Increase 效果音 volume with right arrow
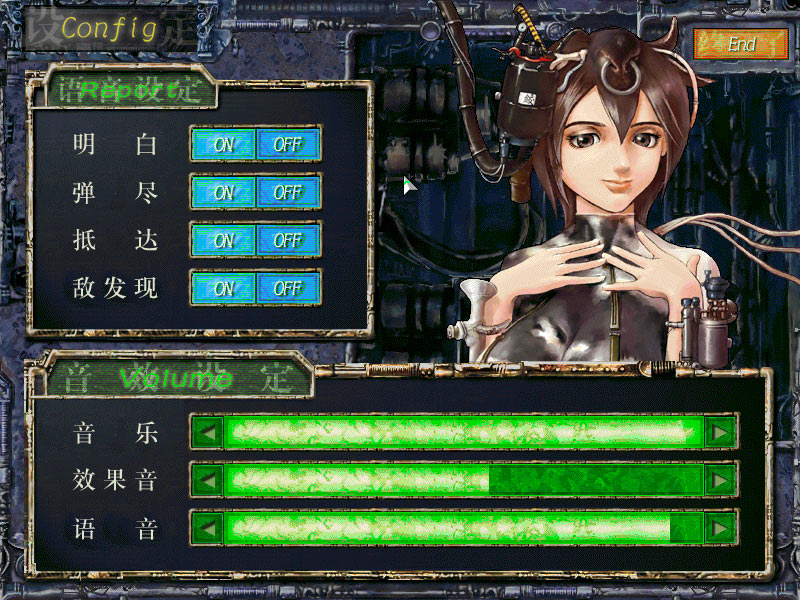Image resolution: width=800 pixels, height=600 pixels. 720,480
